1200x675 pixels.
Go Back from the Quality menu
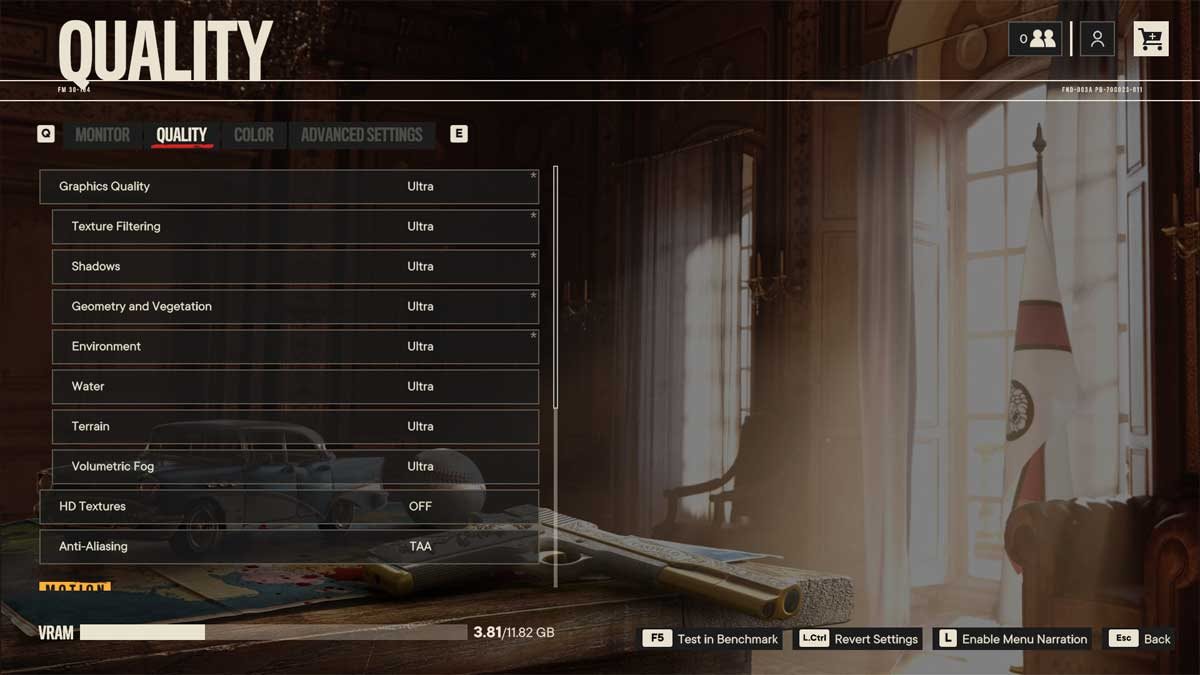[1140, 639]
